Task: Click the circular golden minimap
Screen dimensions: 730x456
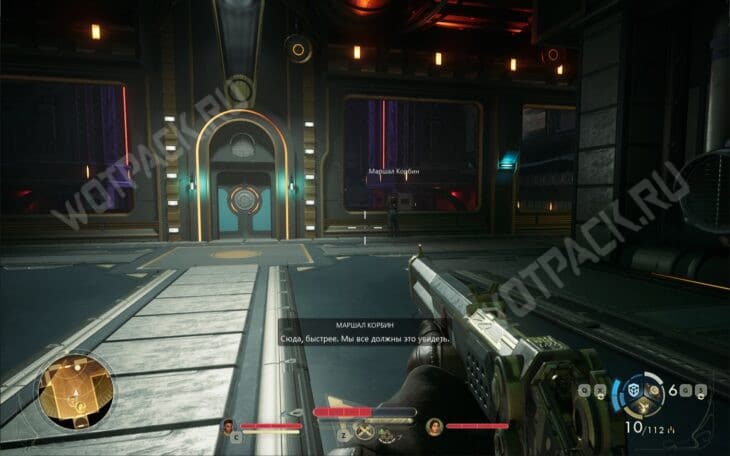Action: coord(76,390)
